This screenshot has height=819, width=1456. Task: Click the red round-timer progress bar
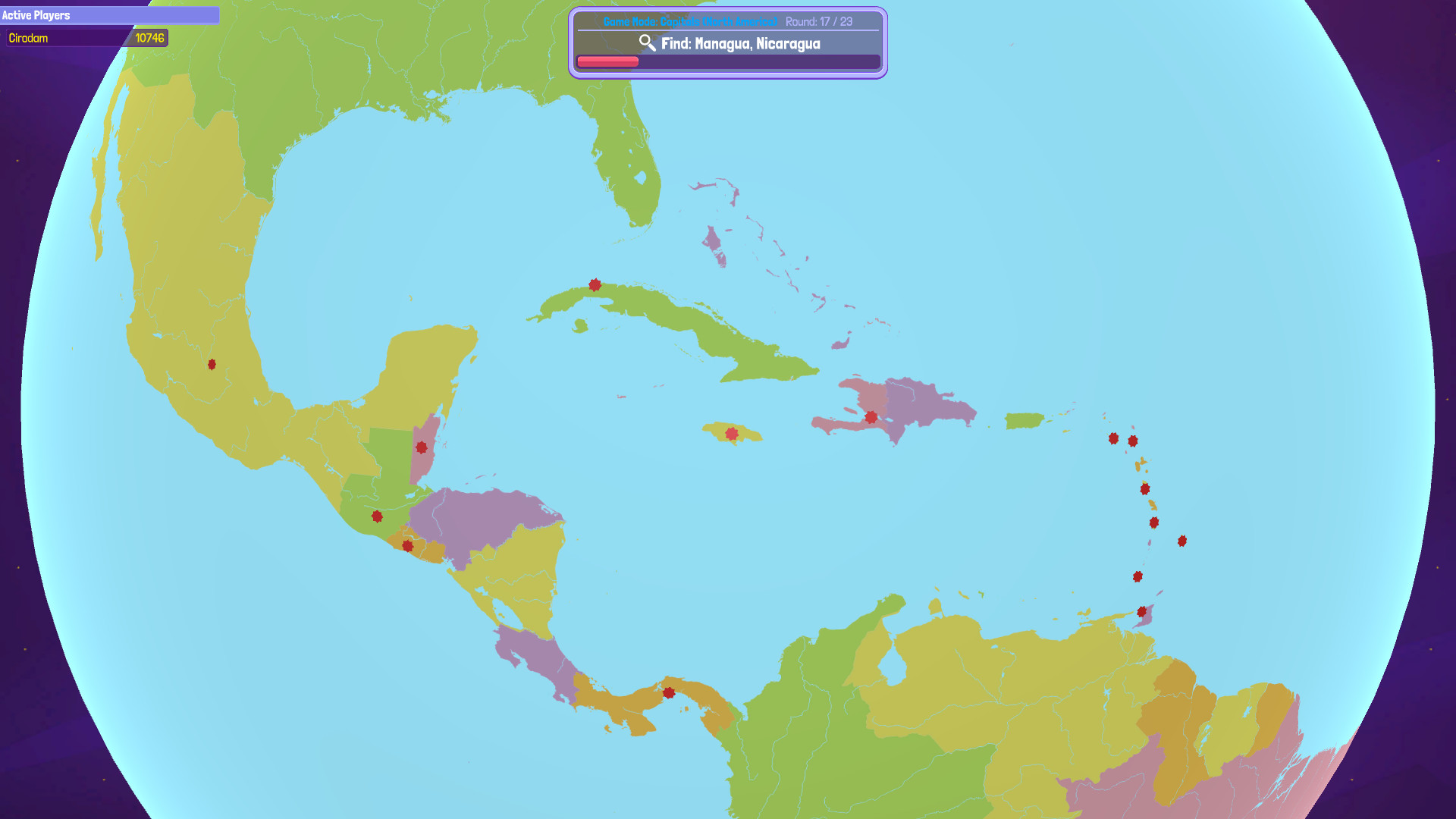[607, 61]
